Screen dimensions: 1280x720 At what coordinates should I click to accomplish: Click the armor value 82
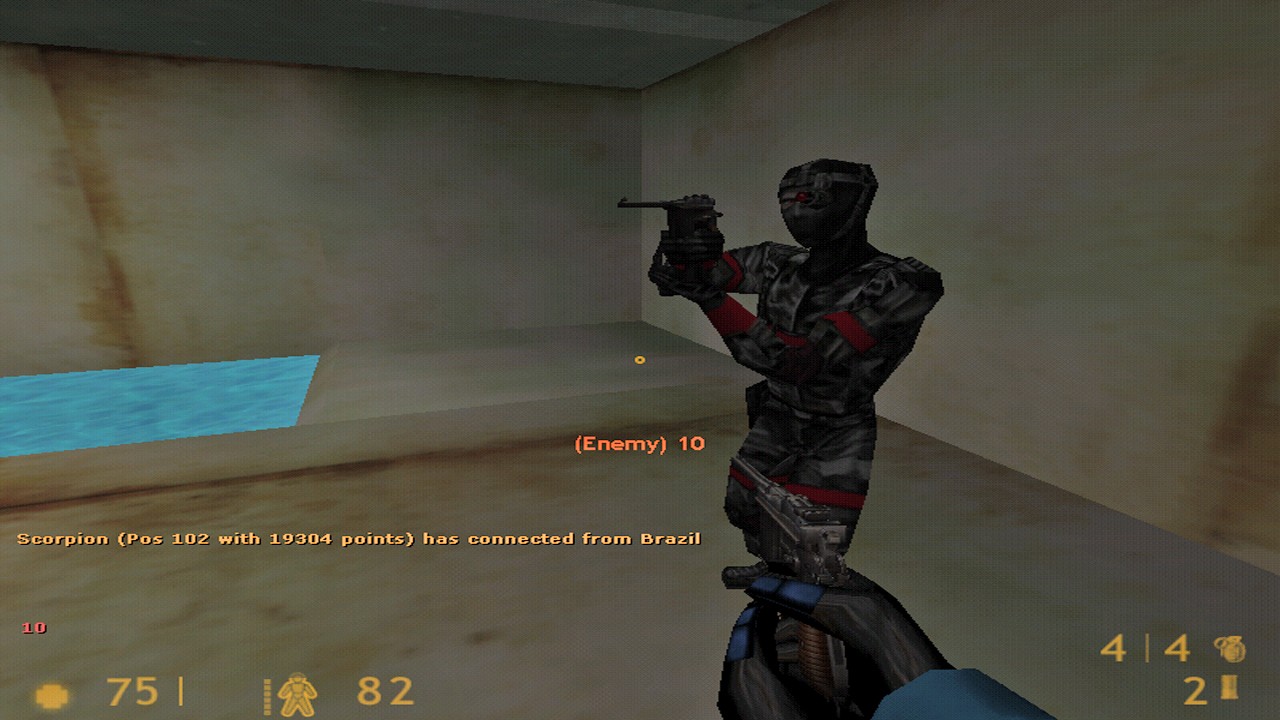pos(384,690)
